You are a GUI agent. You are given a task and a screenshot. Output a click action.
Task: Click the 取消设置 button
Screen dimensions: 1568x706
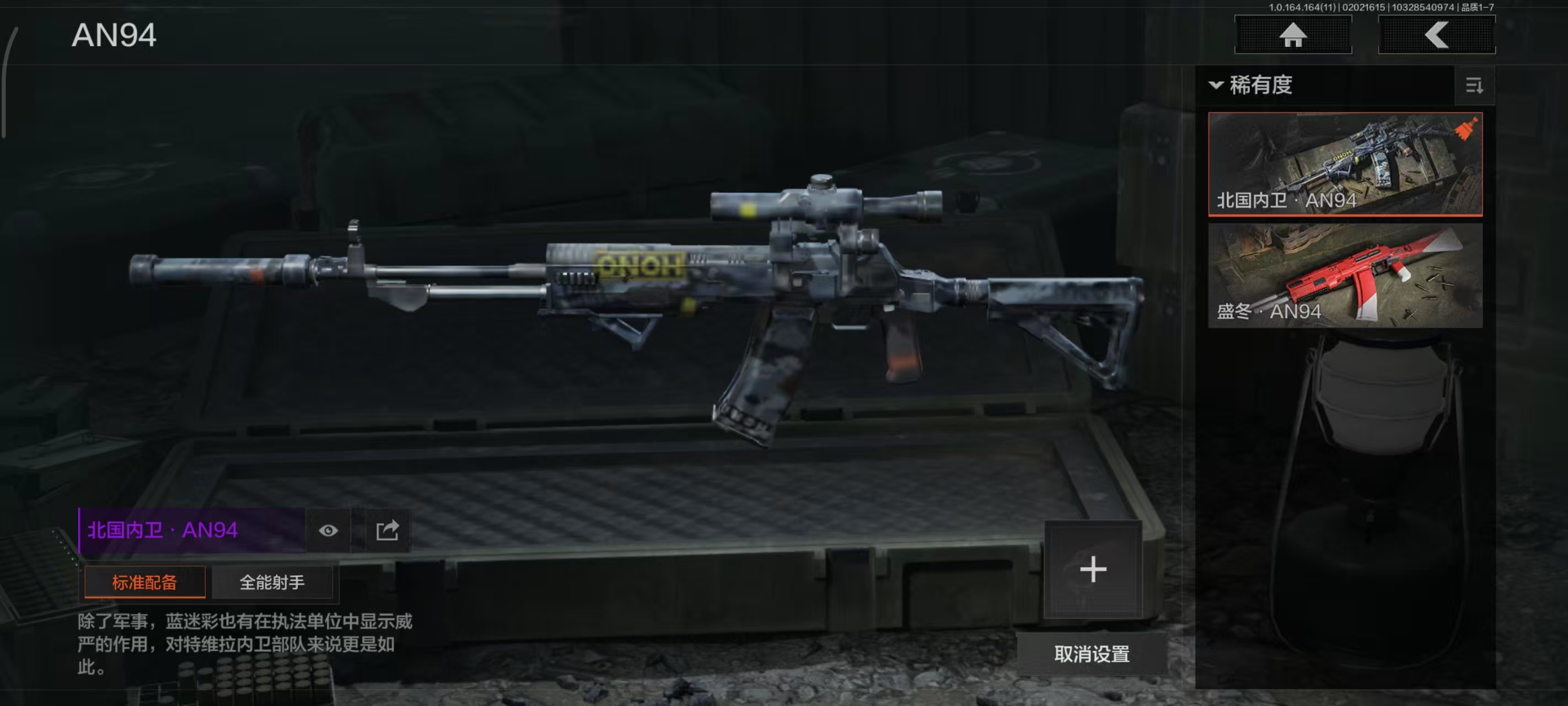click(x=1092, y=654)
